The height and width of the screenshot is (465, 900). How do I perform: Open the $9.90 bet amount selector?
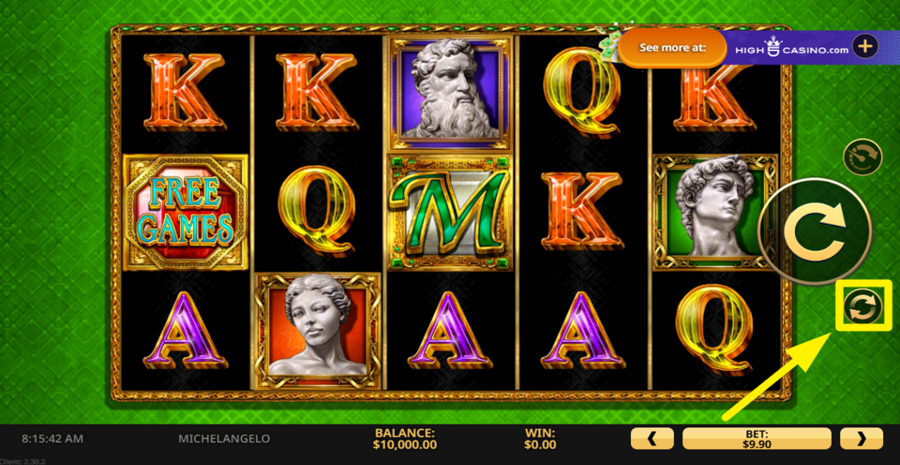click(x=756, y=438)
